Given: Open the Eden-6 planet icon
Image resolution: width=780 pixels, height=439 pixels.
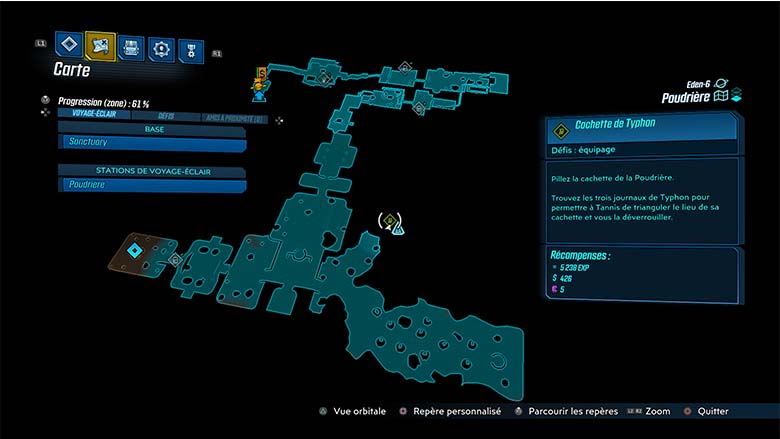Looking at the screenshot, I should click(722, 84).
